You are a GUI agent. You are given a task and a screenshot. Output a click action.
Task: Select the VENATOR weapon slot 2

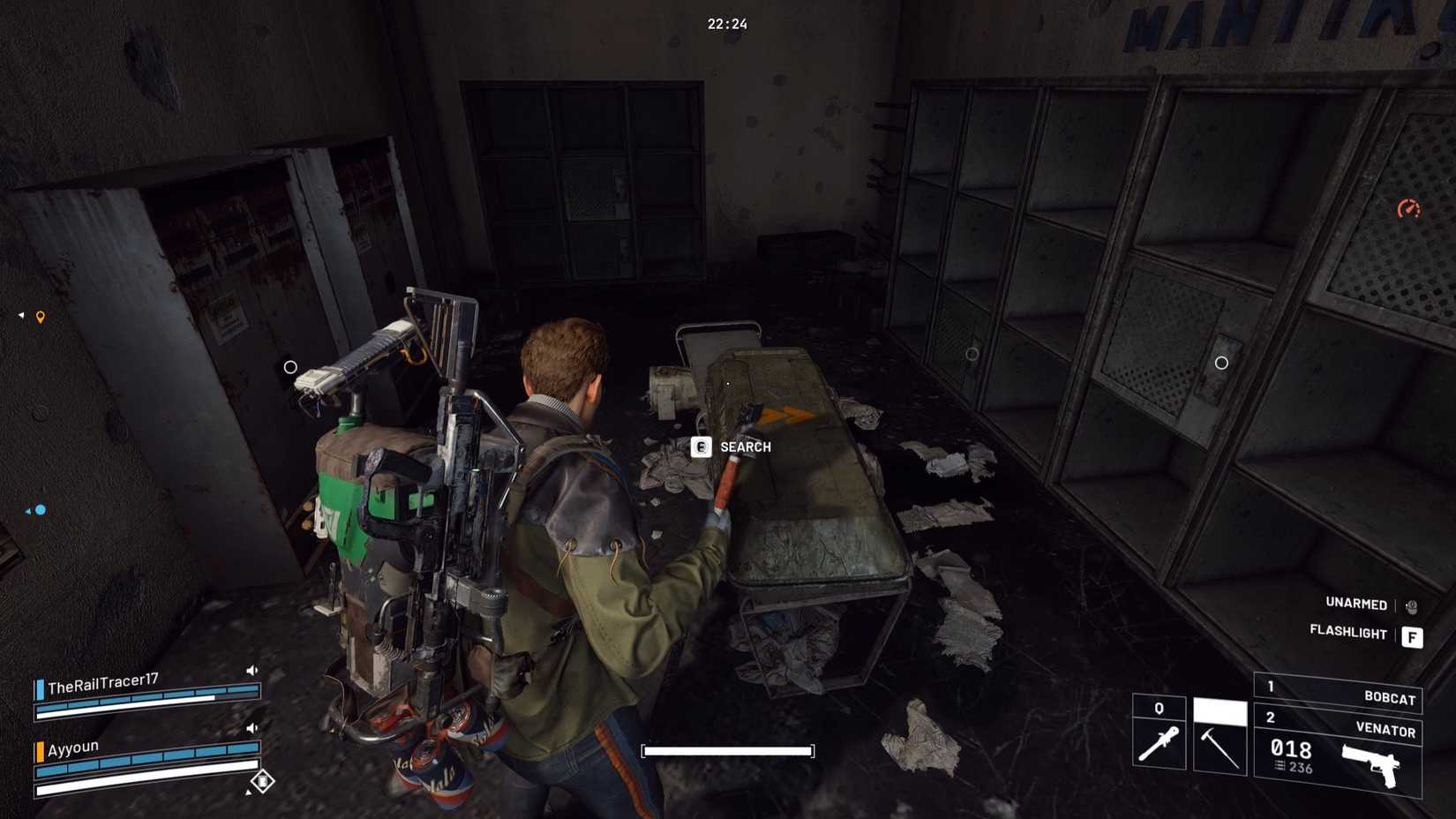[x=1386, y=728]
